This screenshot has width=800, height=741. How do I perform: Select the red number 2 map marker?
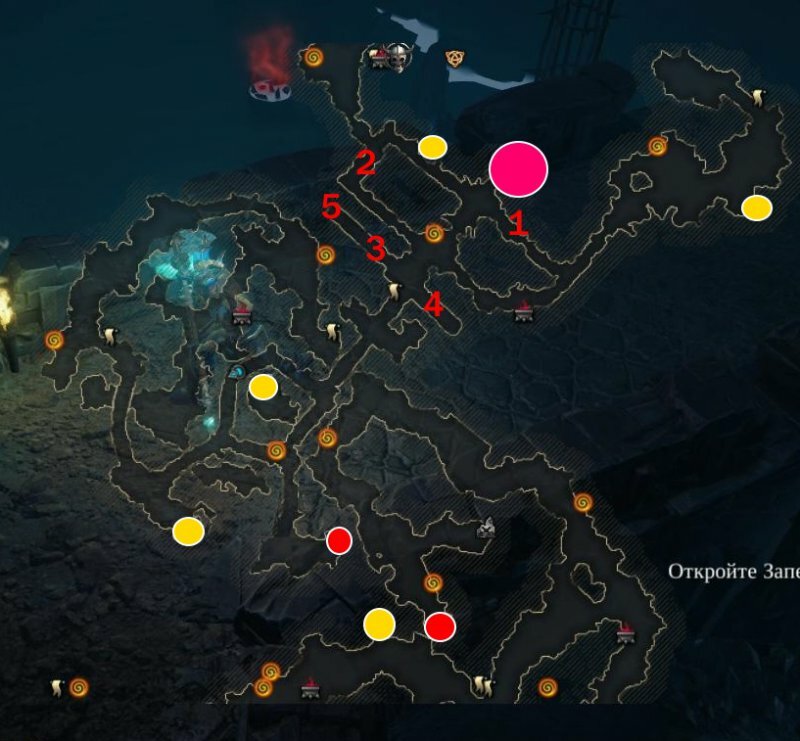coord(366,163)
